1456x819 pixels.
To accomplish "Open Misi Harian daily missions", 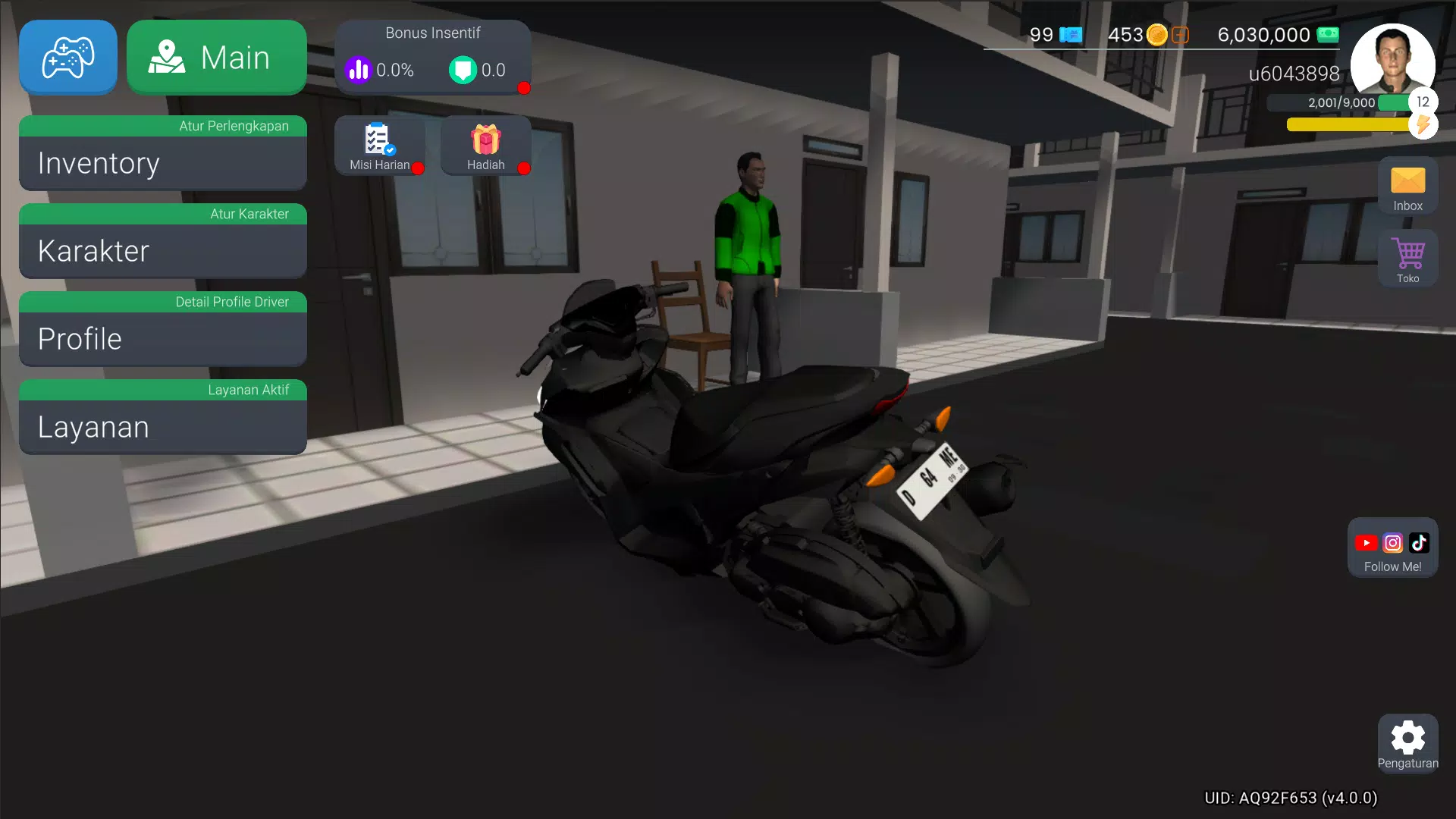I will click(x=379, y=144).
